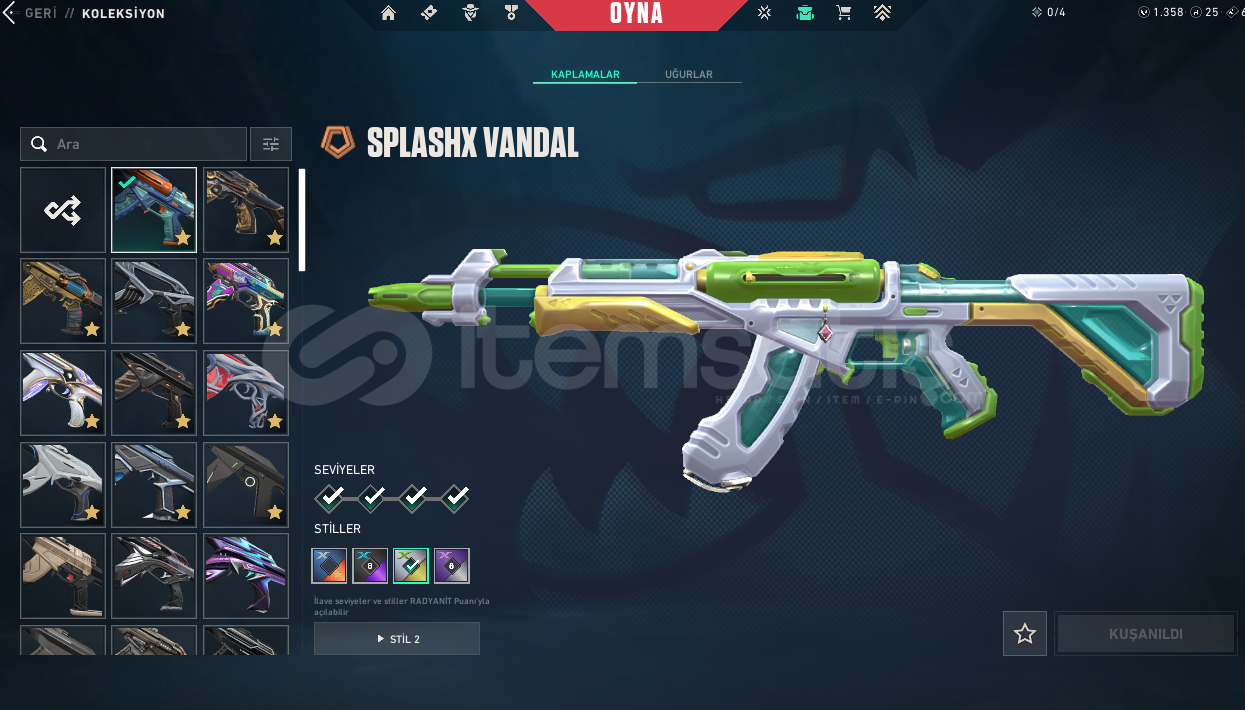
Task: Select the Kaplamalar tab
Action: click(x=585, y=75)
